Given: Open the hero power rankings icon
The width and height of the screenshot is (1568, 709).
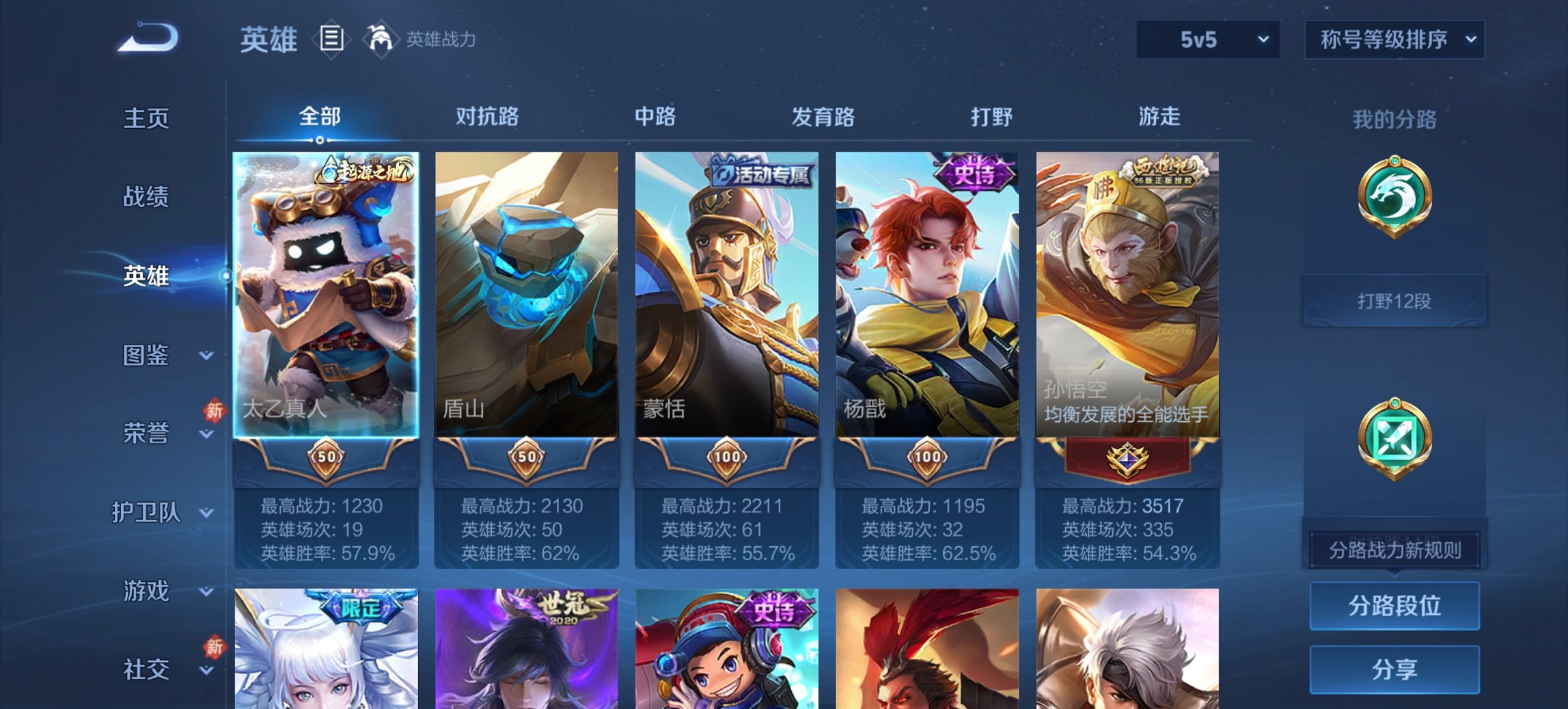Looking at the screenshot, I should [x=381, y=40].
